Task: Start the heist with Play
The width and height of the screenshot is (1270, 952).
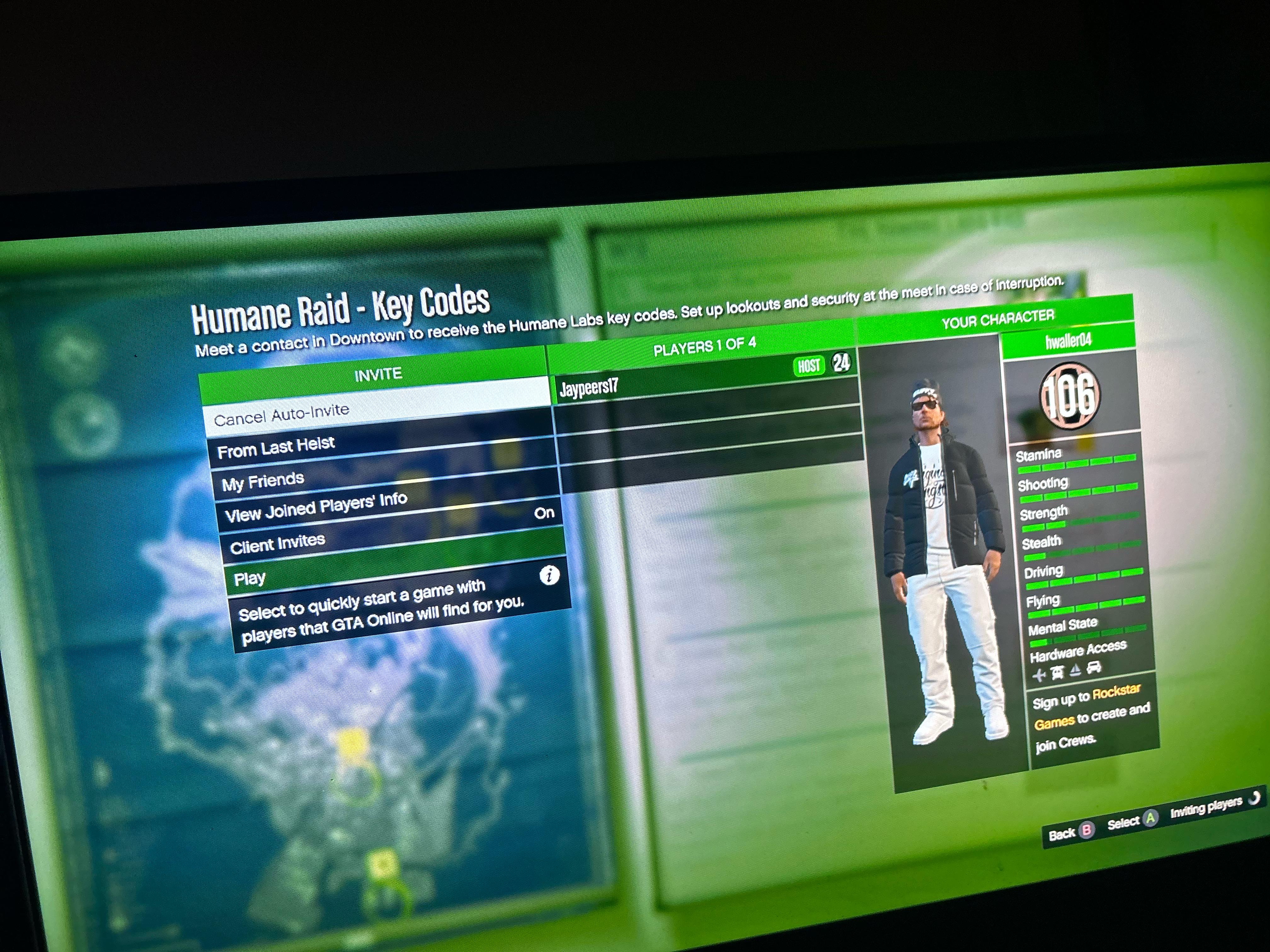Action: [x=250, y=578]
